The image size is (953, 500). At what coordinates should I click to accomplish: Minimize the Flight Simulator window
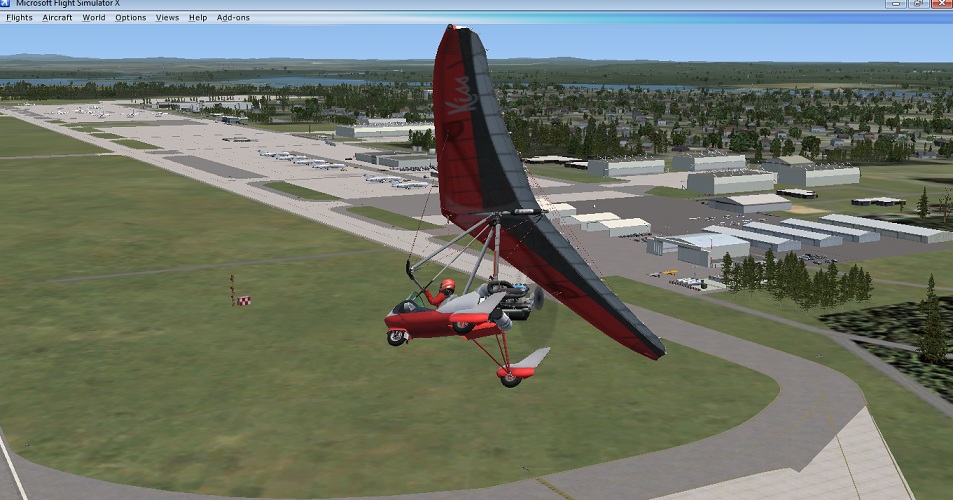point(897,4)
